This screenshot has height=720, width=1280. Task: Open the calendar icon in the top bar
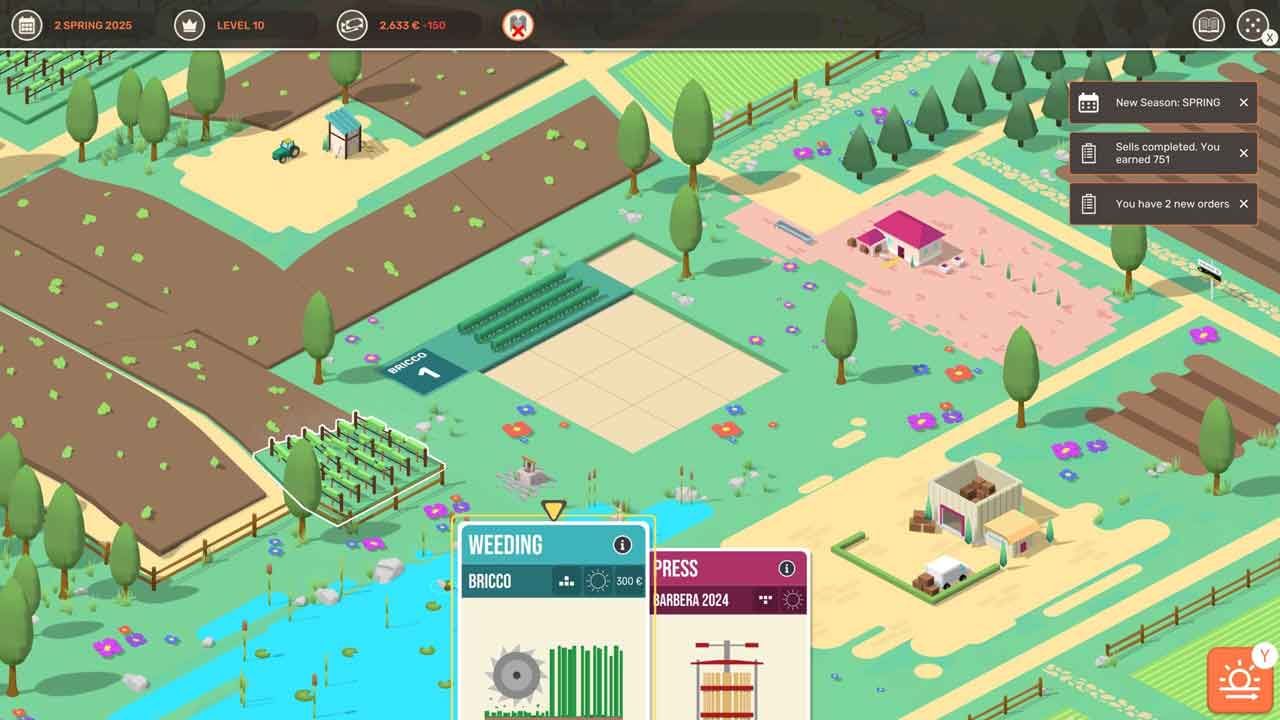(x=27, y=25)
